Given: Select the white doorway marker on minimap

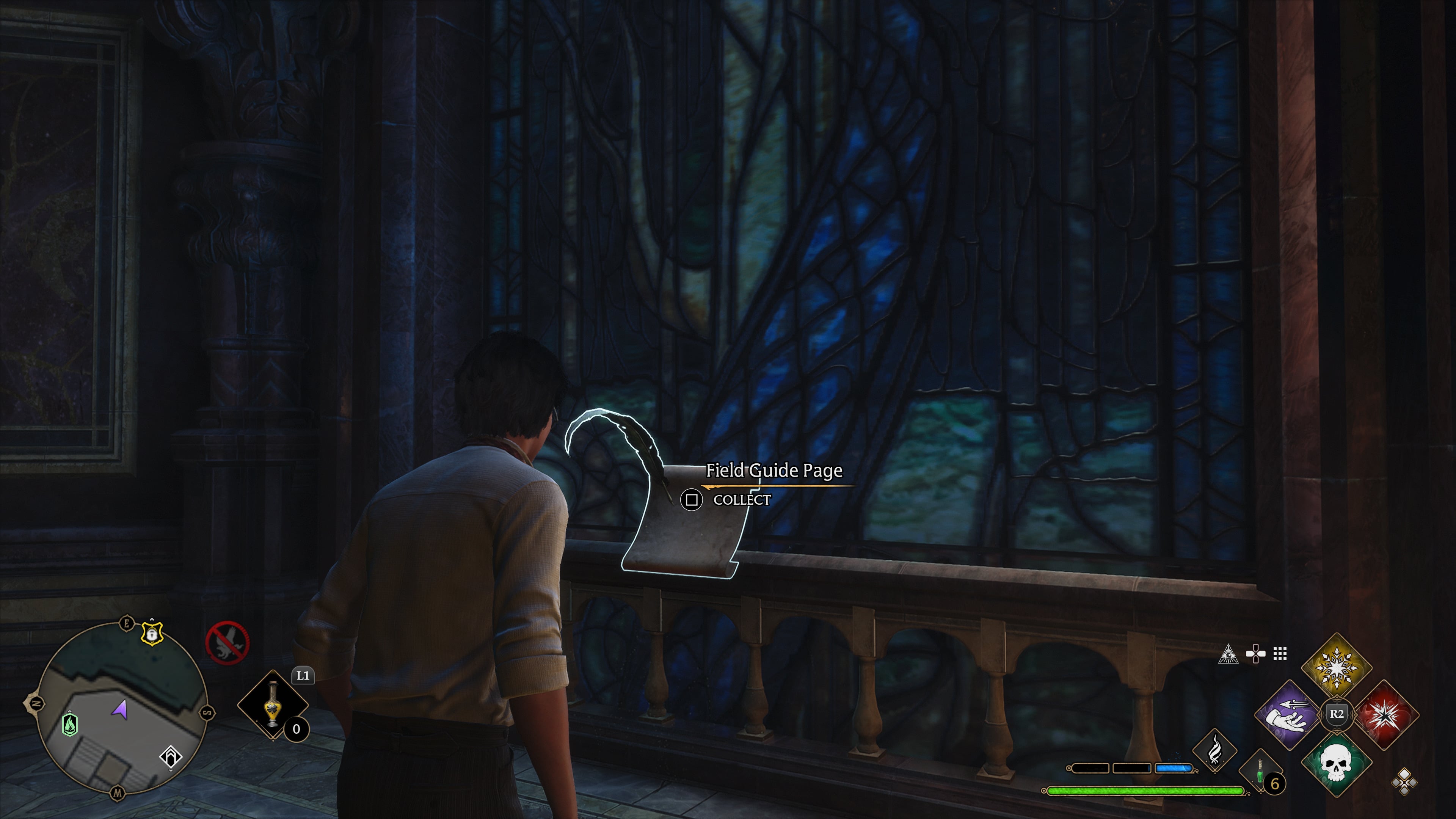Looking at the screenshot, I should [171, 756].
